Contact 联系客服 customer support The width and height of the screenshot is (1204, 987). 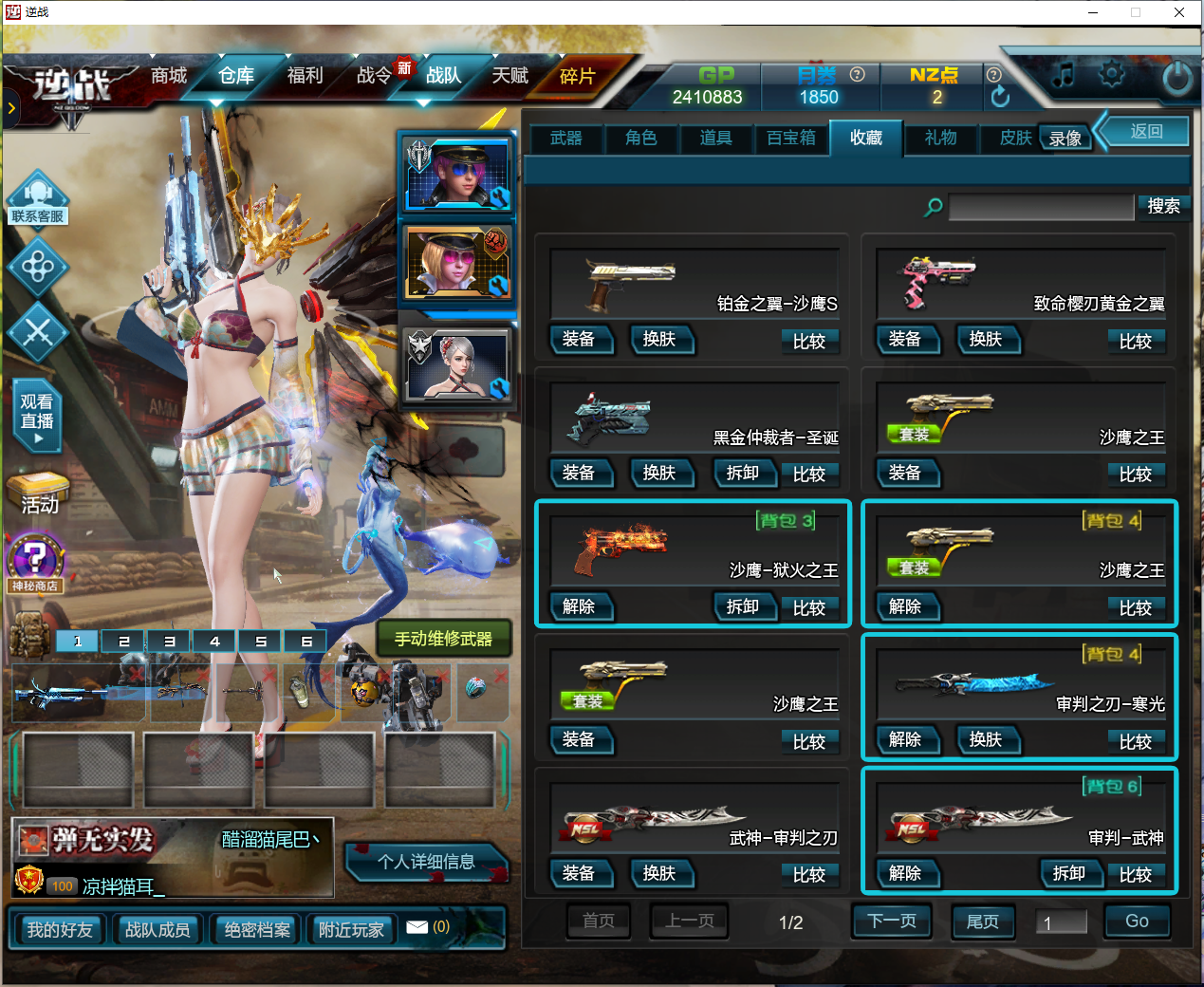38,199
